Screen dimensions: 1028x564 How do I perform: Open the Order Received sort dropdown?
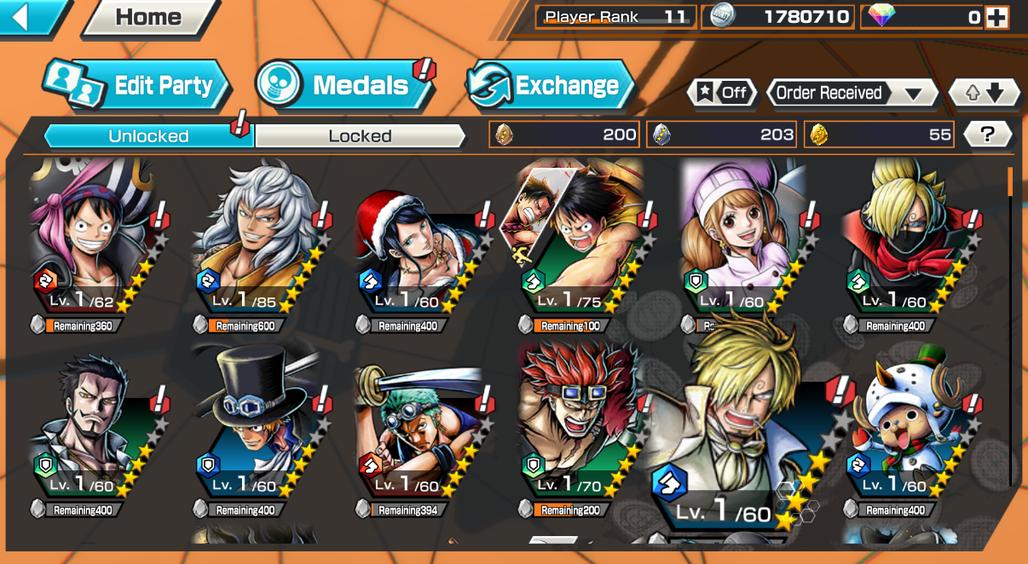[x=851, y=93]
